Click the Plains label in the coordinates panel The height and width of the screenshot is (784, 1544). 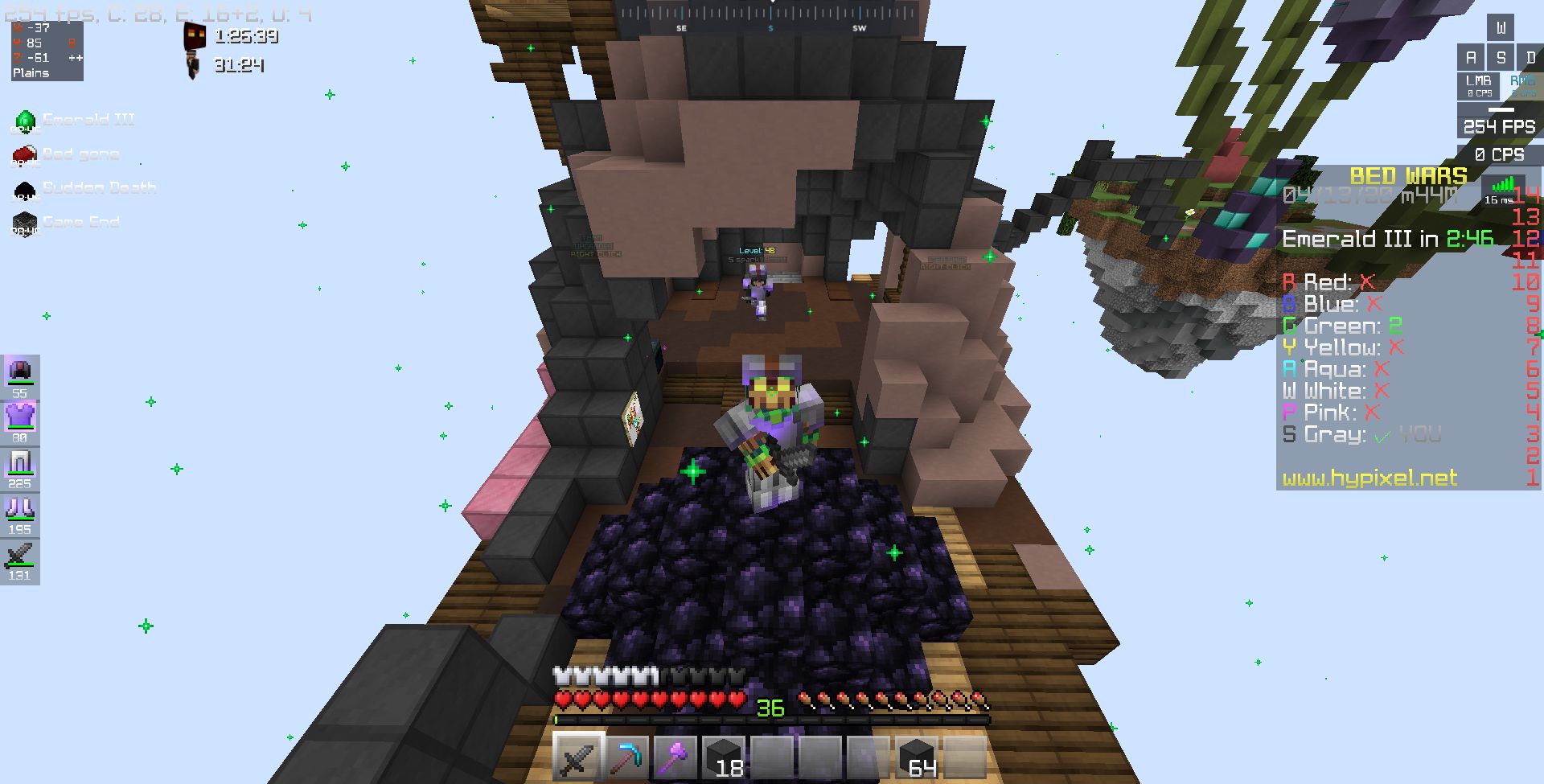pos(30,73)
